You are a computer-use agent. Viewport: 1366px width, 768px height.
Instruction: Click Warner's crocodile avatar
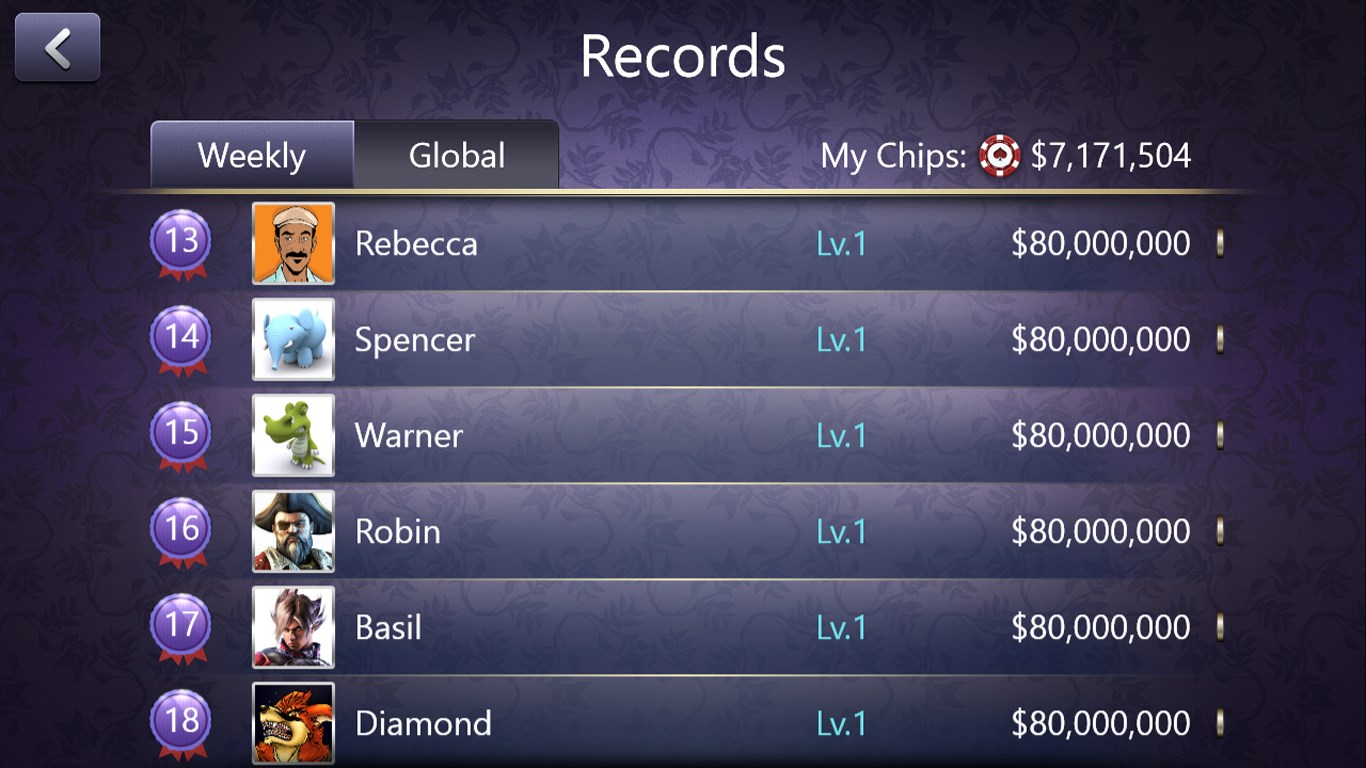(292, 435)
